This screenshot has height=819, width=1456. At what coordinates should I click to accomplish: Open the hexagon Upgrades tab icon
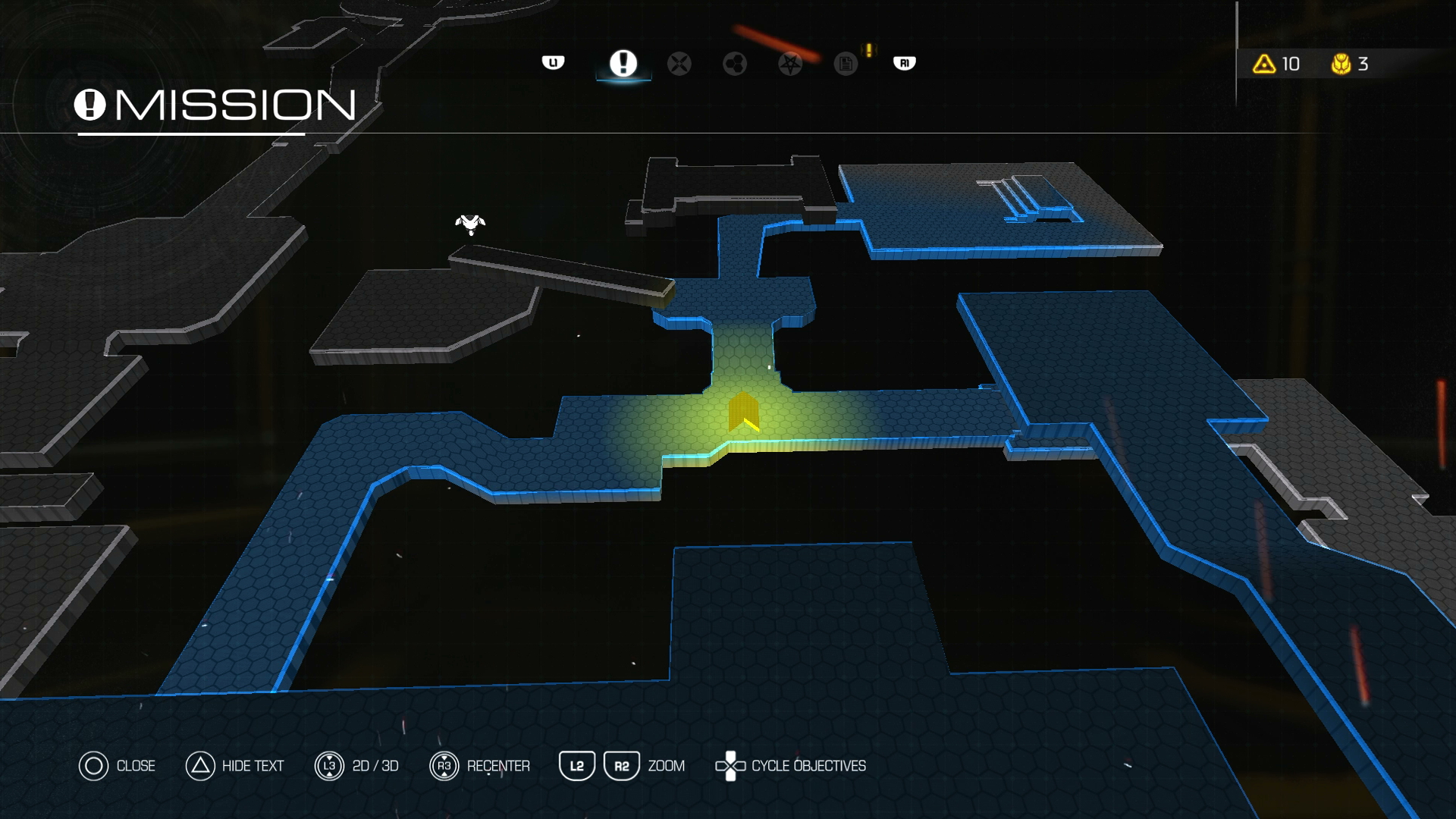click(735, 64)
